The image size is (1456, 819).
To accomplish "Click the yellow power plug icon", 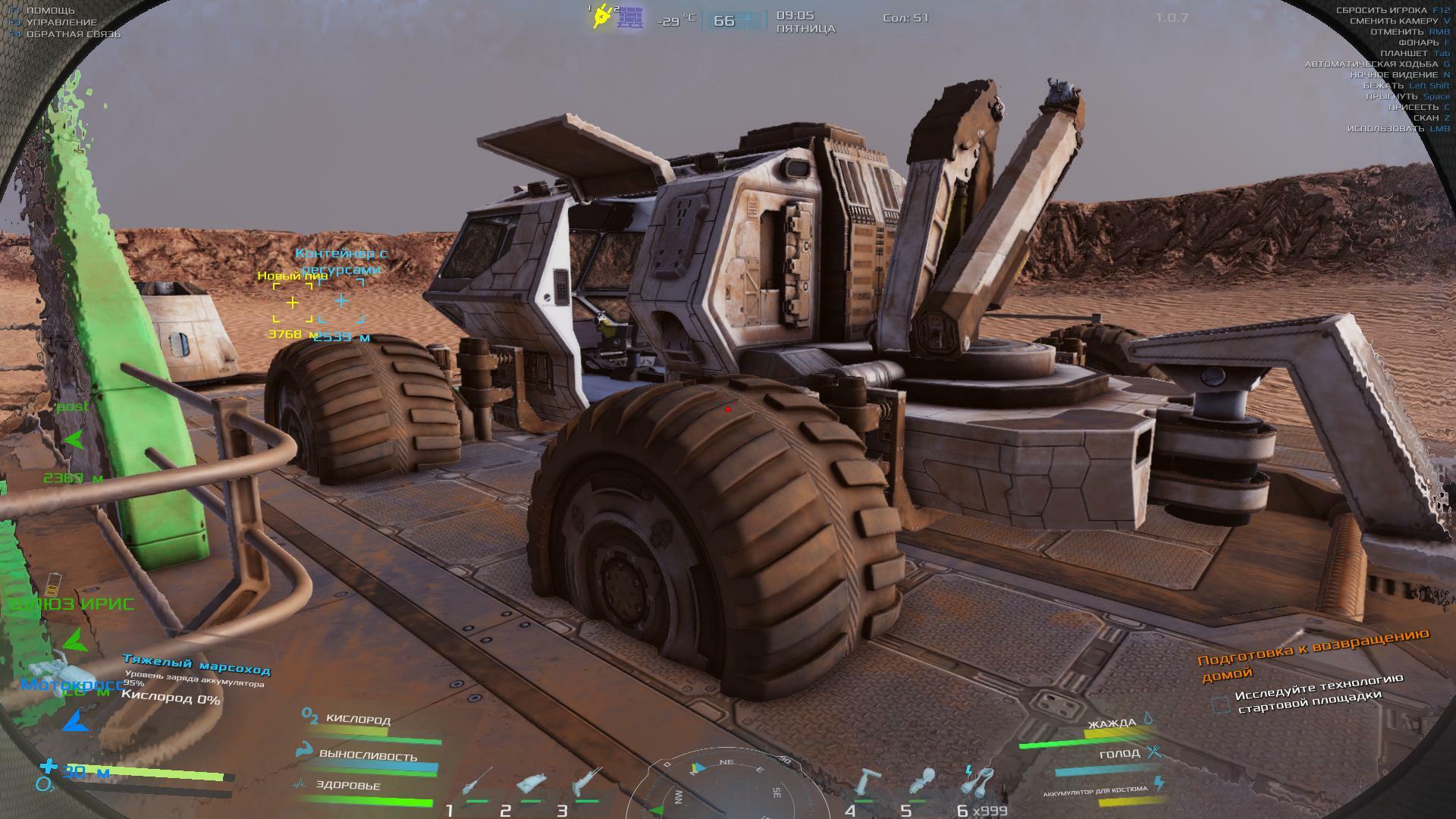I will point(602,16).
